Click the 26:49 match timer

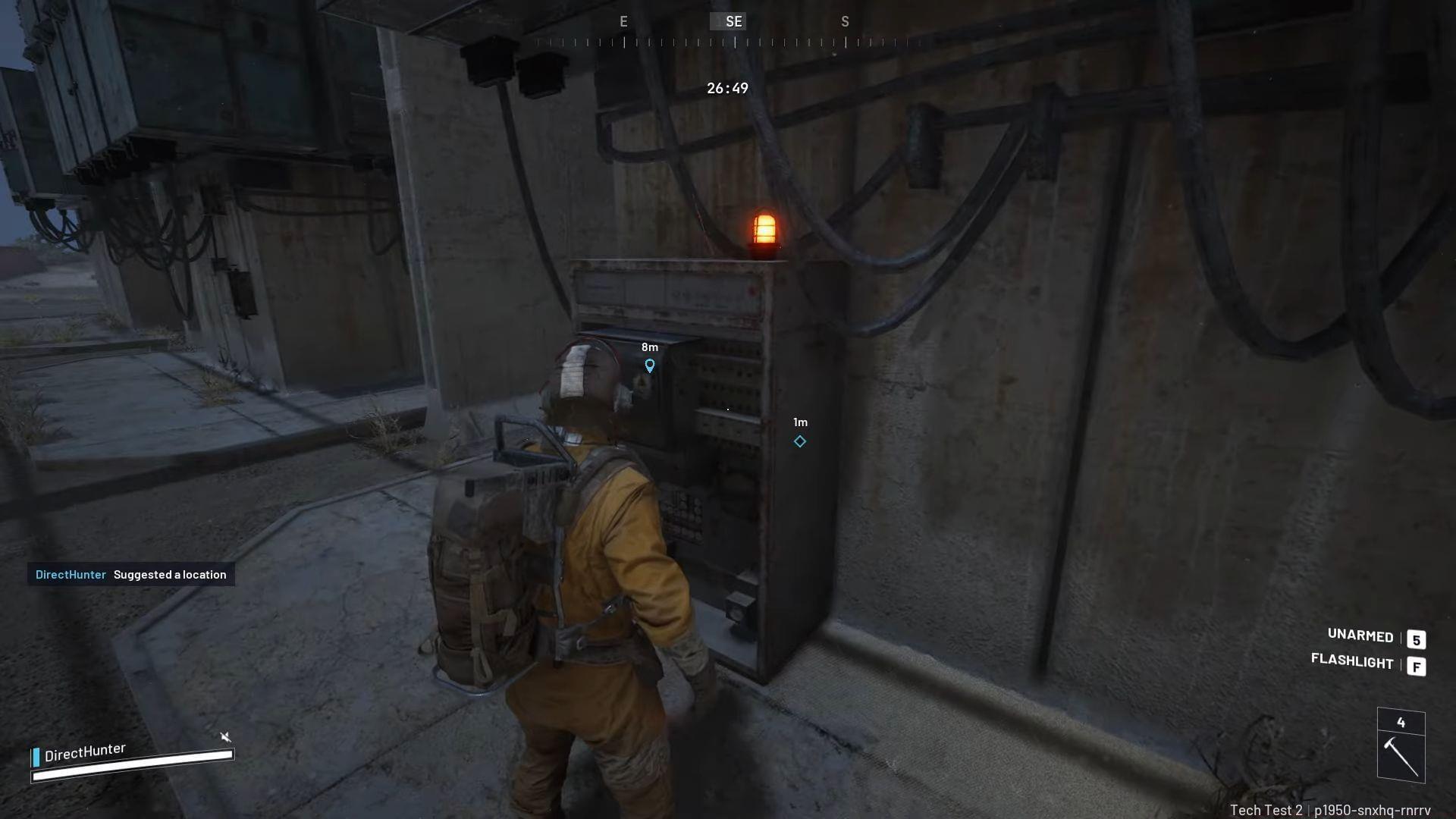point(726,88)
